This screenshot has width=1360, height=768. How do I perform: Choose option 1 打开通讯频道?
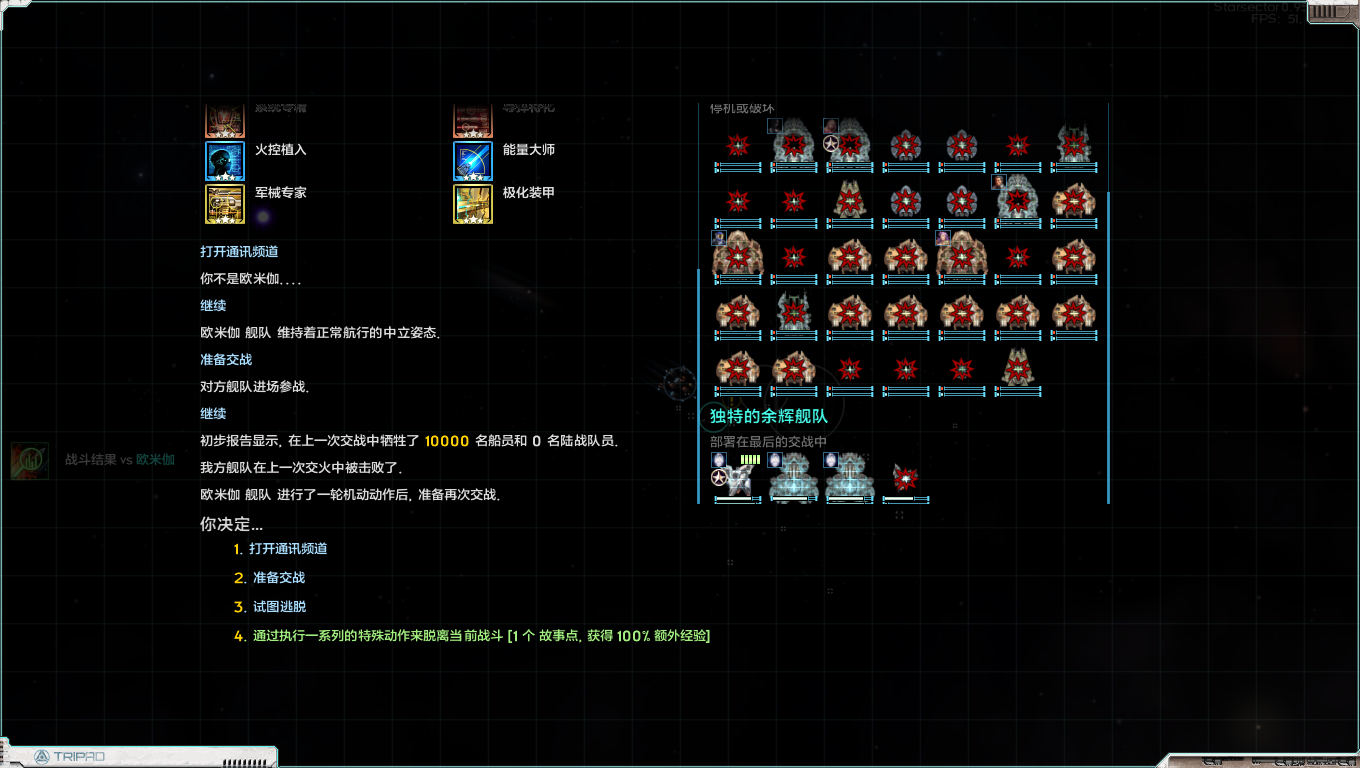click(276, 548)
